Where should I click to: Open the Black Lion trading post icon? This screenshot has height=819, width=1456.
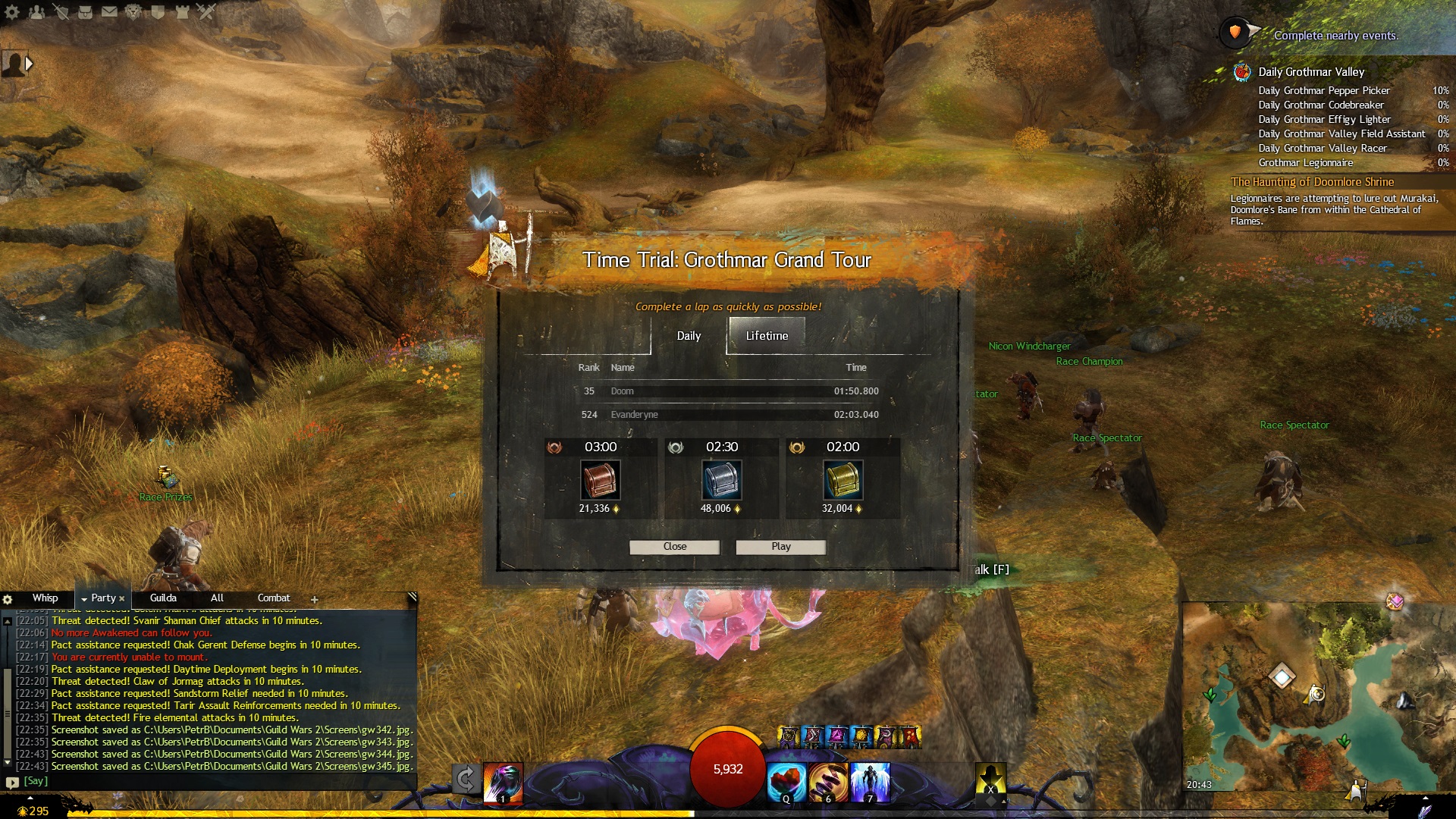(x=133, y=11)
